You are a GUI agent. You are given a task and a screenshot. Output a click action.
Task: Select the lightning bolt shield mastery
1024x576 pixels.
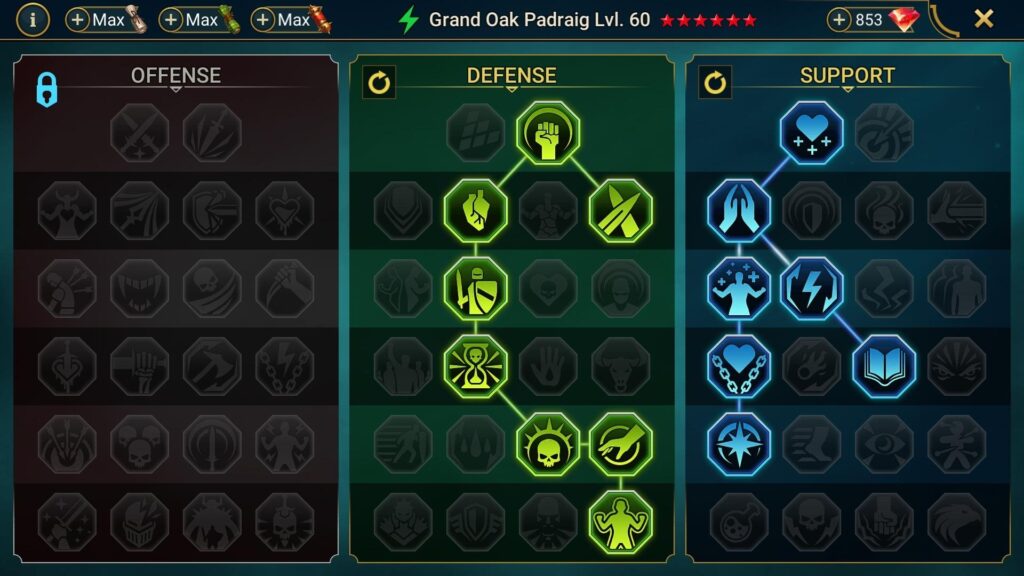point(811,289)
